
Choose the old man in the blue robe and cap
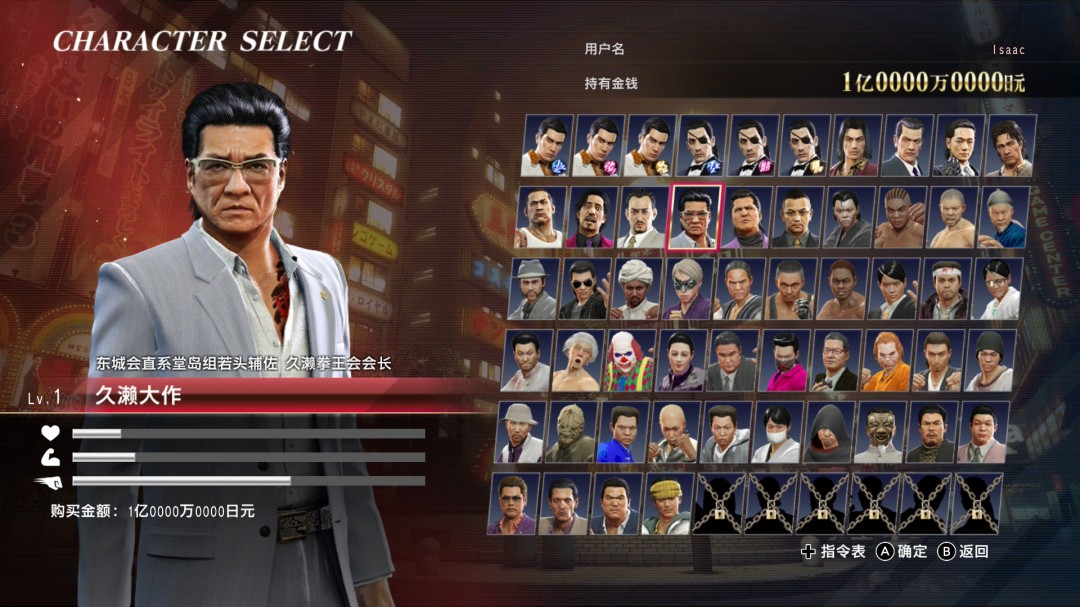tap(1003, 217)
